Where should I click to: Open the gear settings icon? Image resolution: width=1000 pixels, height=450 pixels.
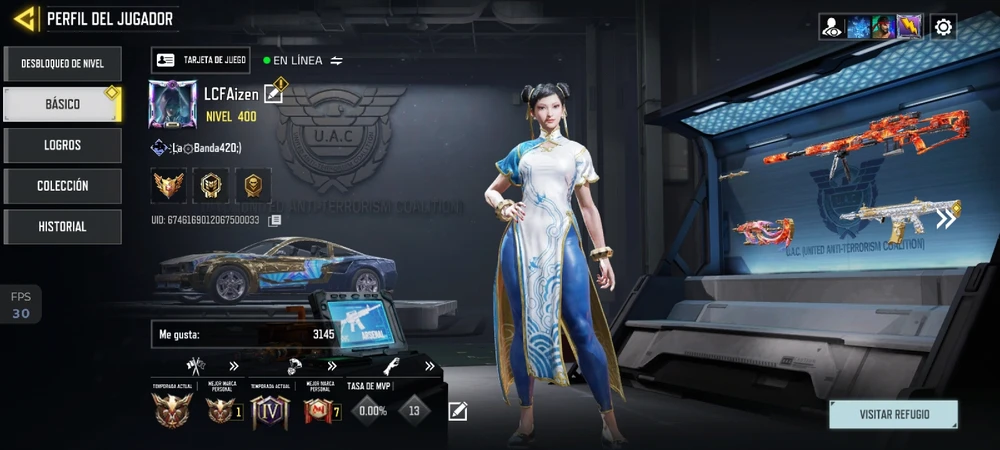click(943, 27)
